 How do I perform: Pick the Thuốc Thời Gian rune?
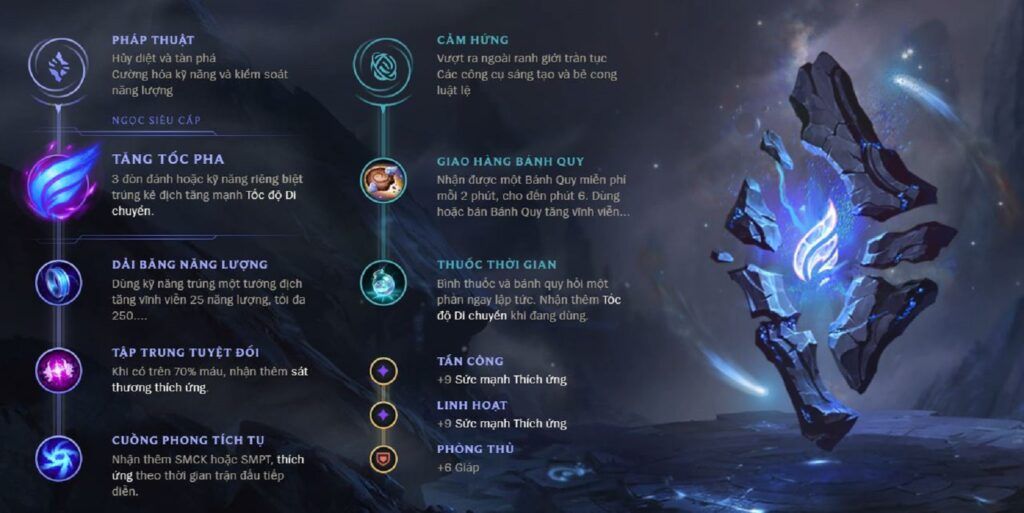click(382, 283)
